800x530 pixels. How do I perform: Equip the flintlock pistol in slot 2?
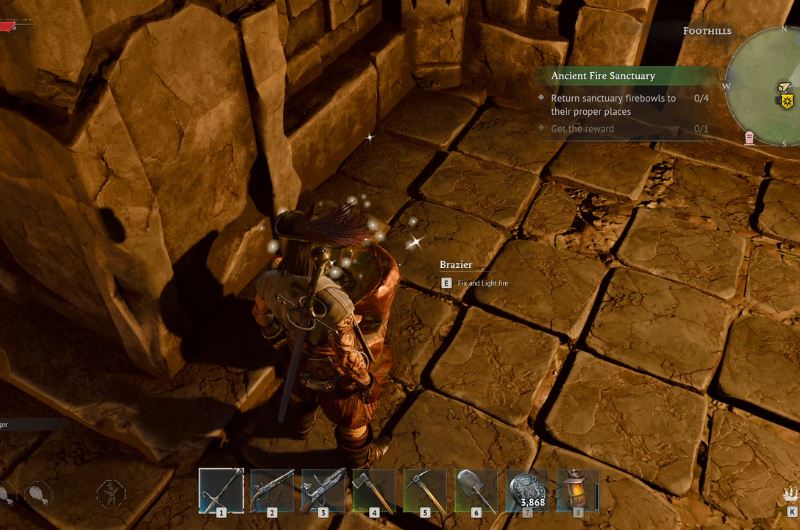tap(272, 490)
